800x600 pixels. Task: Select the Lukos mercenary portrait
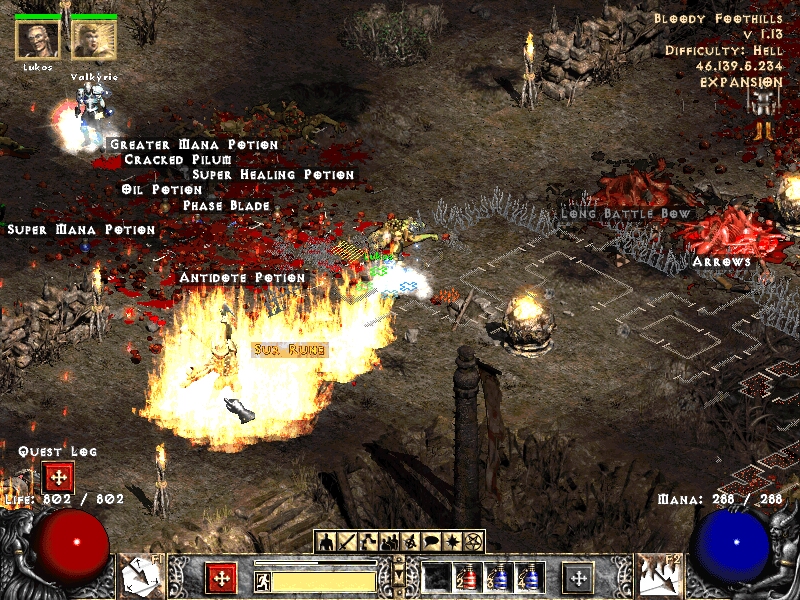pos(36,40)
